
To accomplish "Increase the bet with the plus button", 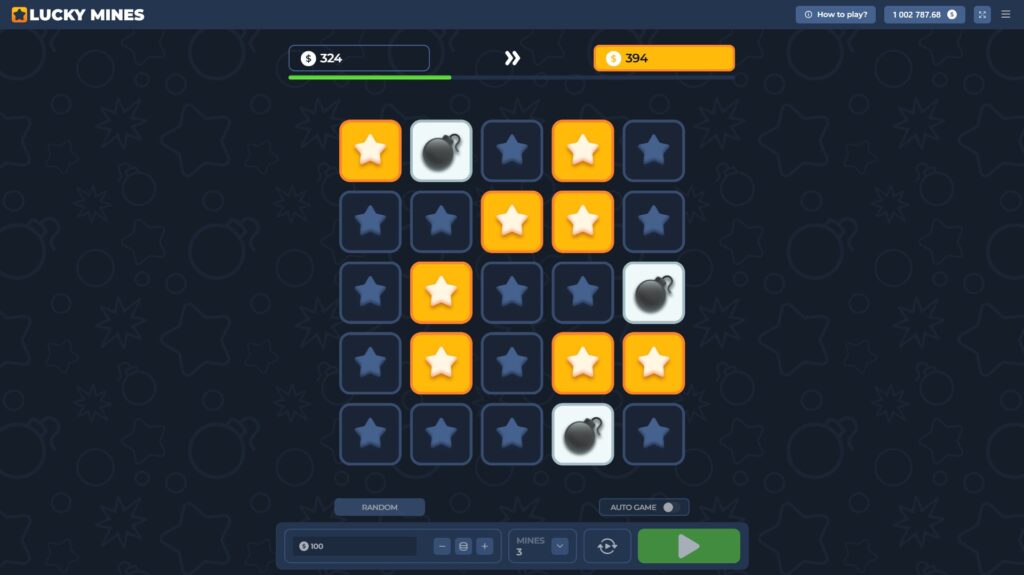I will click(x=484, y=546).
